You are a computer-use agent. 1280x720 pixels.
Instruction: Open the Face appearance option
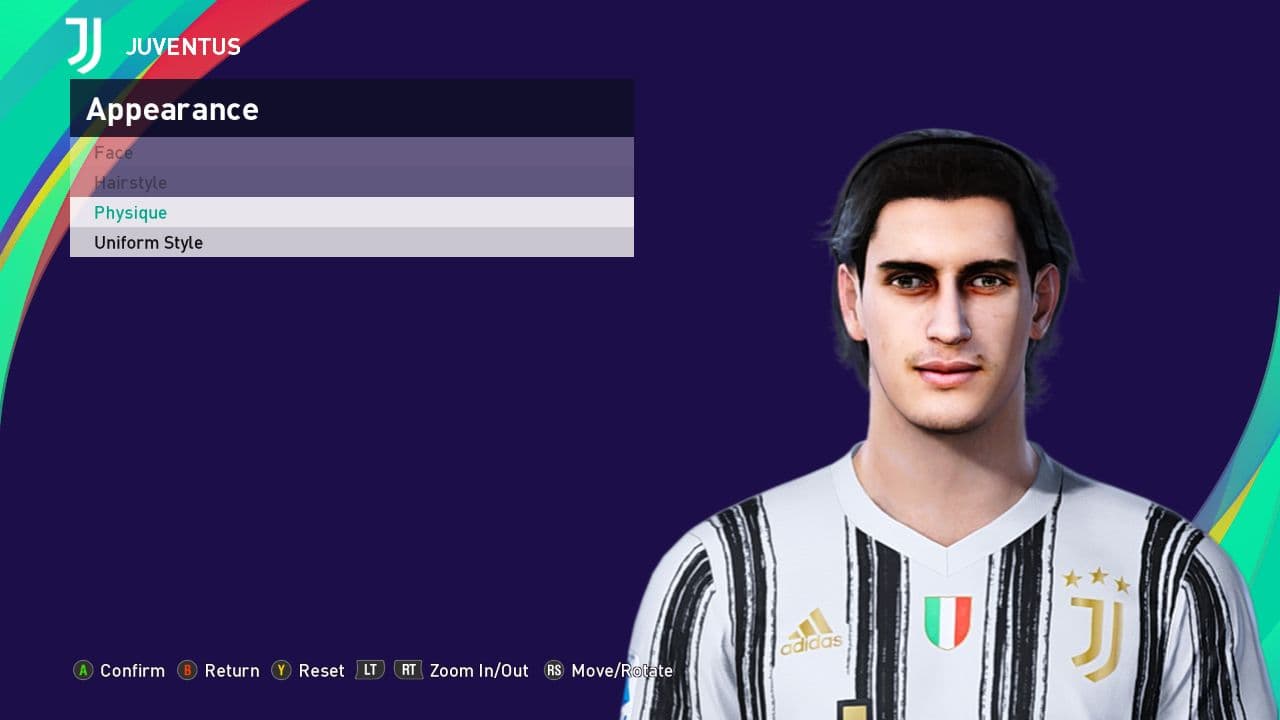click(114, 153)
